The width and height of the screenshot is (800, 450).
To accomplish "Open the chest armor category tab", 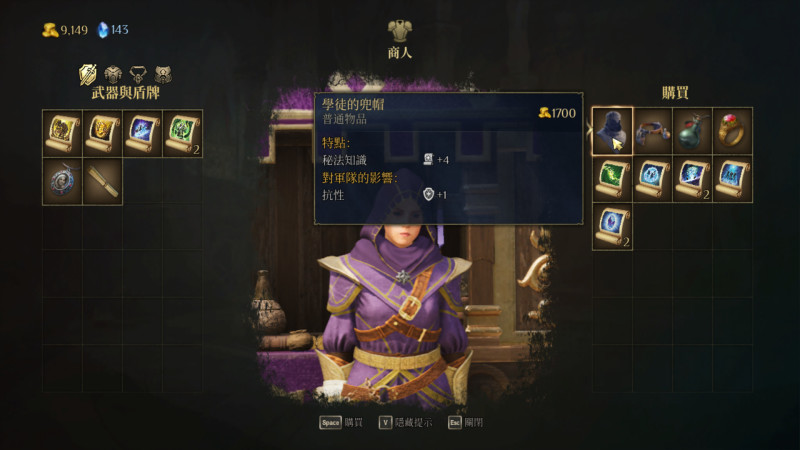I will [113, 74].
